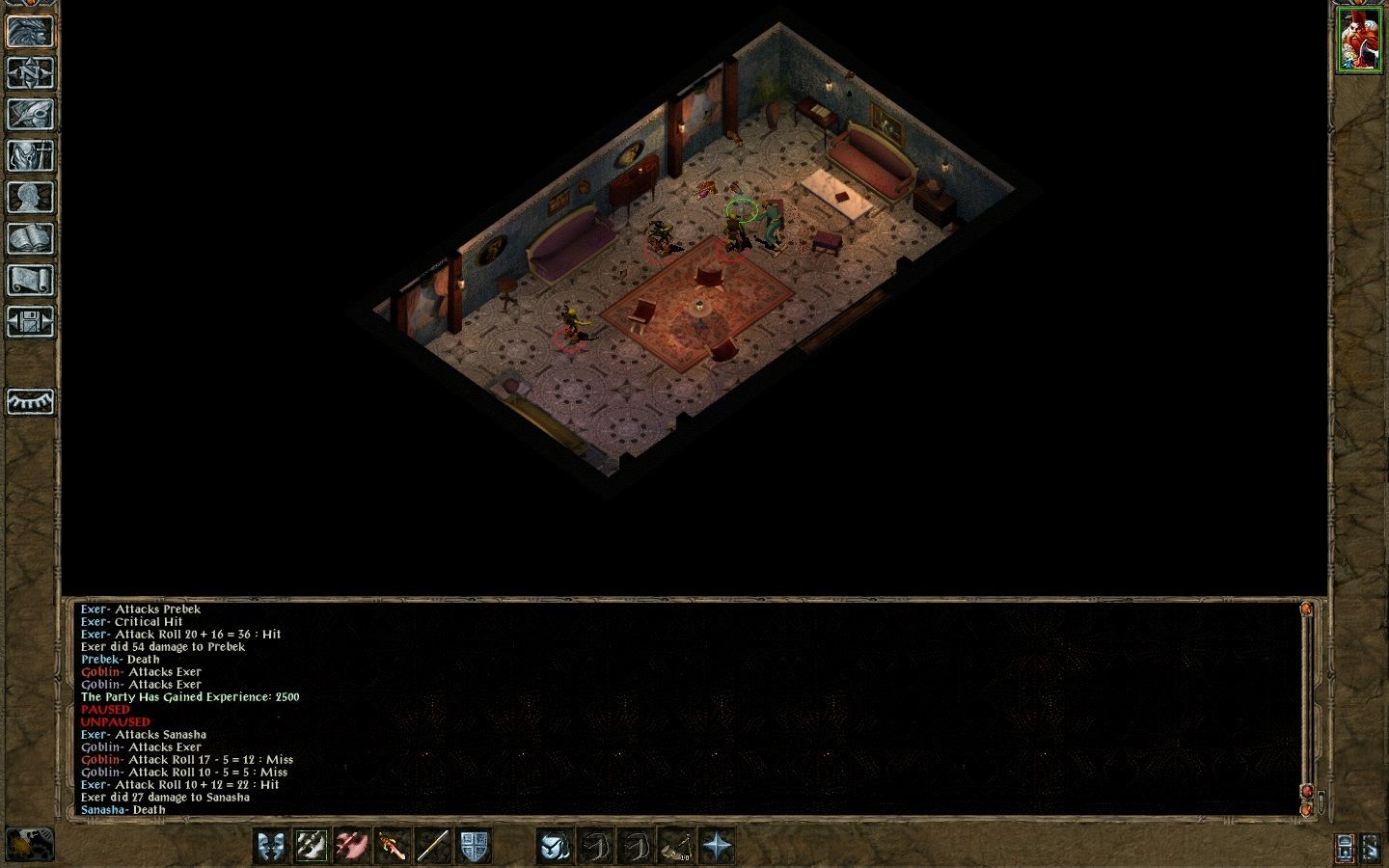This screenshot has width=1389, height=868.
Task: Click the world clock icon
Action: pyautogui.click(x=30, y=844)
